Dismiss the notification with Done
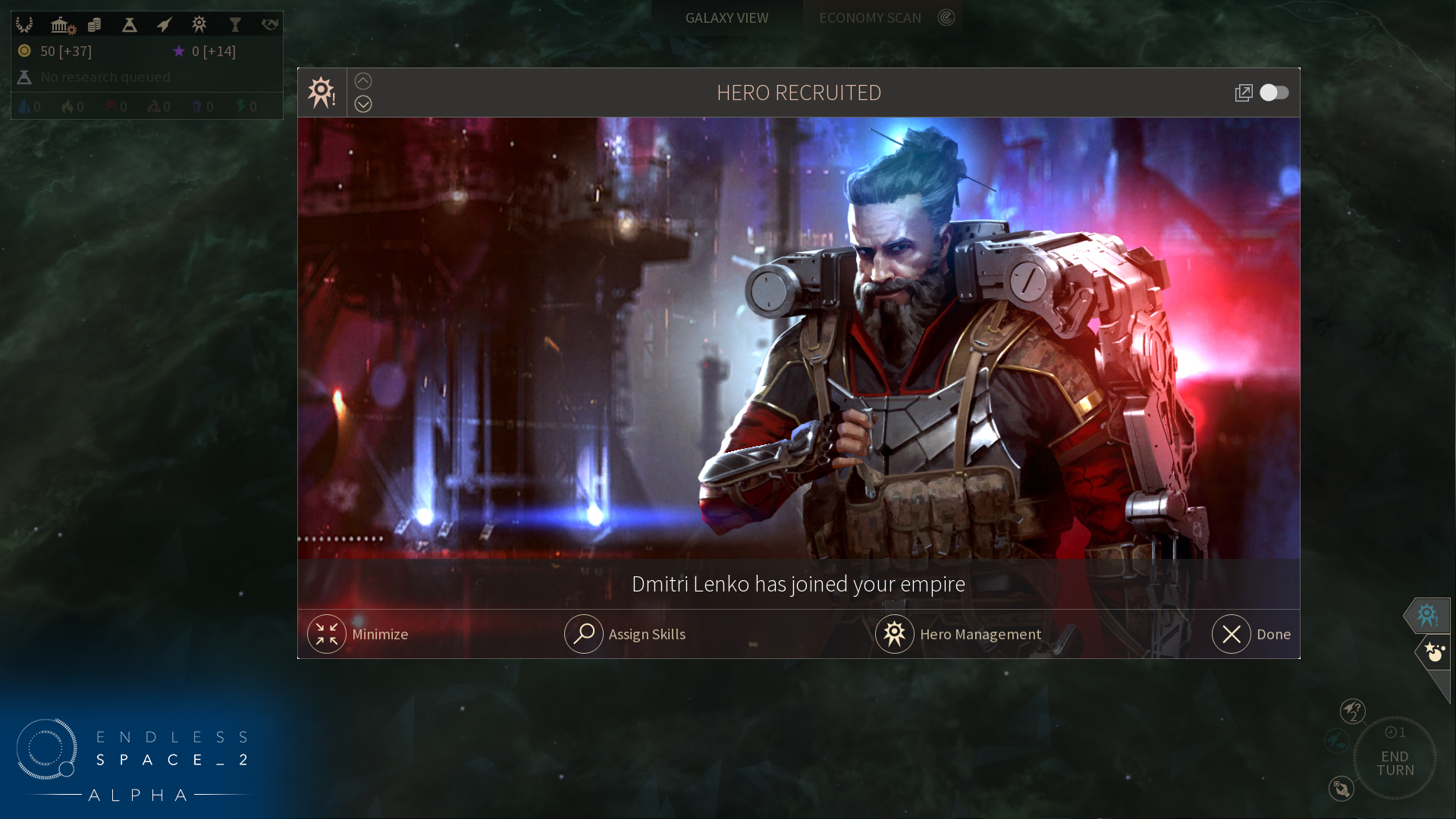 coord(1231,634)
